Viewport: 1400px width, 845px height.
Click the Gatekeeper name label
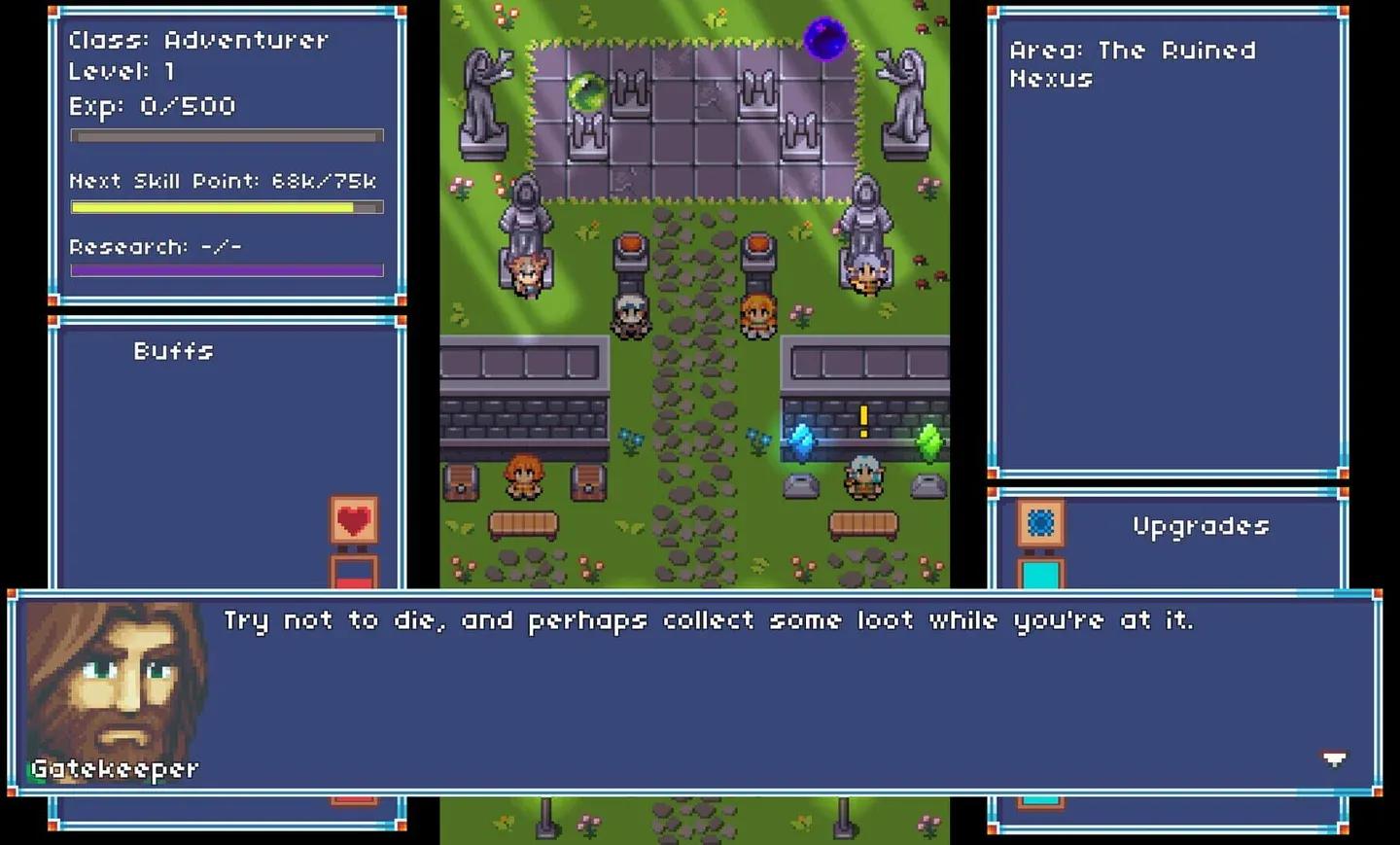[x=115, y=768]
